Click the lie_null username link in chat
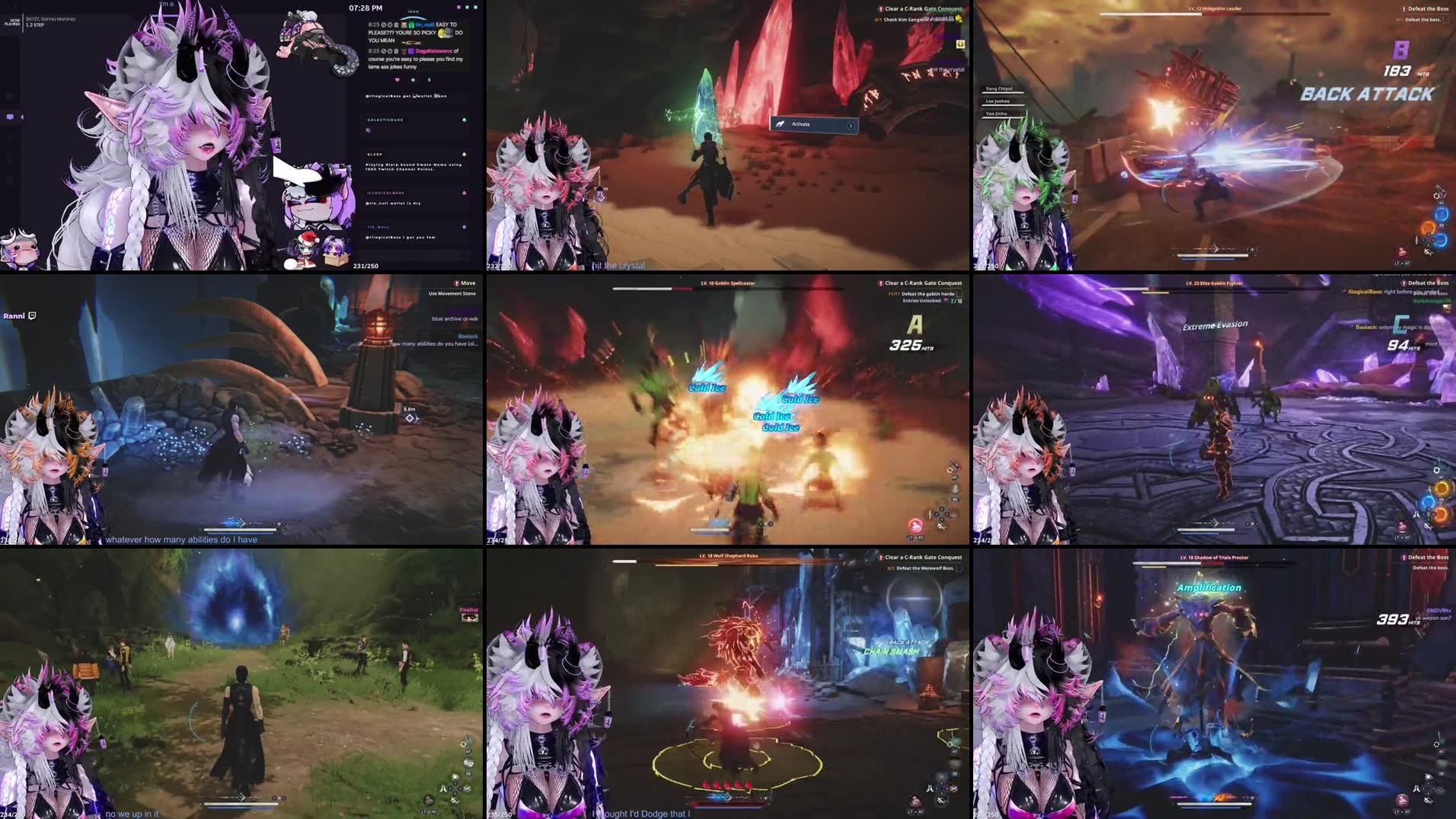The height and width of the screenshot is (819, 1456). pos(424,24)
